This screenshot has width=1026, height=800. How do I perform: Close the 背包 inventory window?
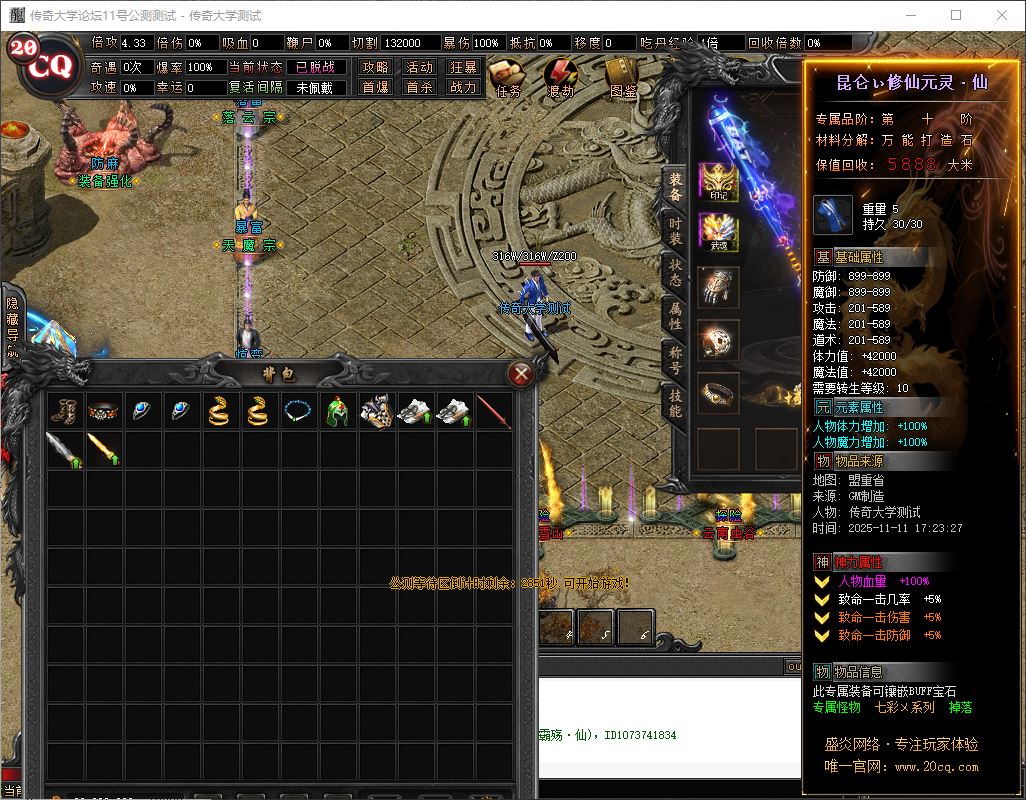[520, 374]
